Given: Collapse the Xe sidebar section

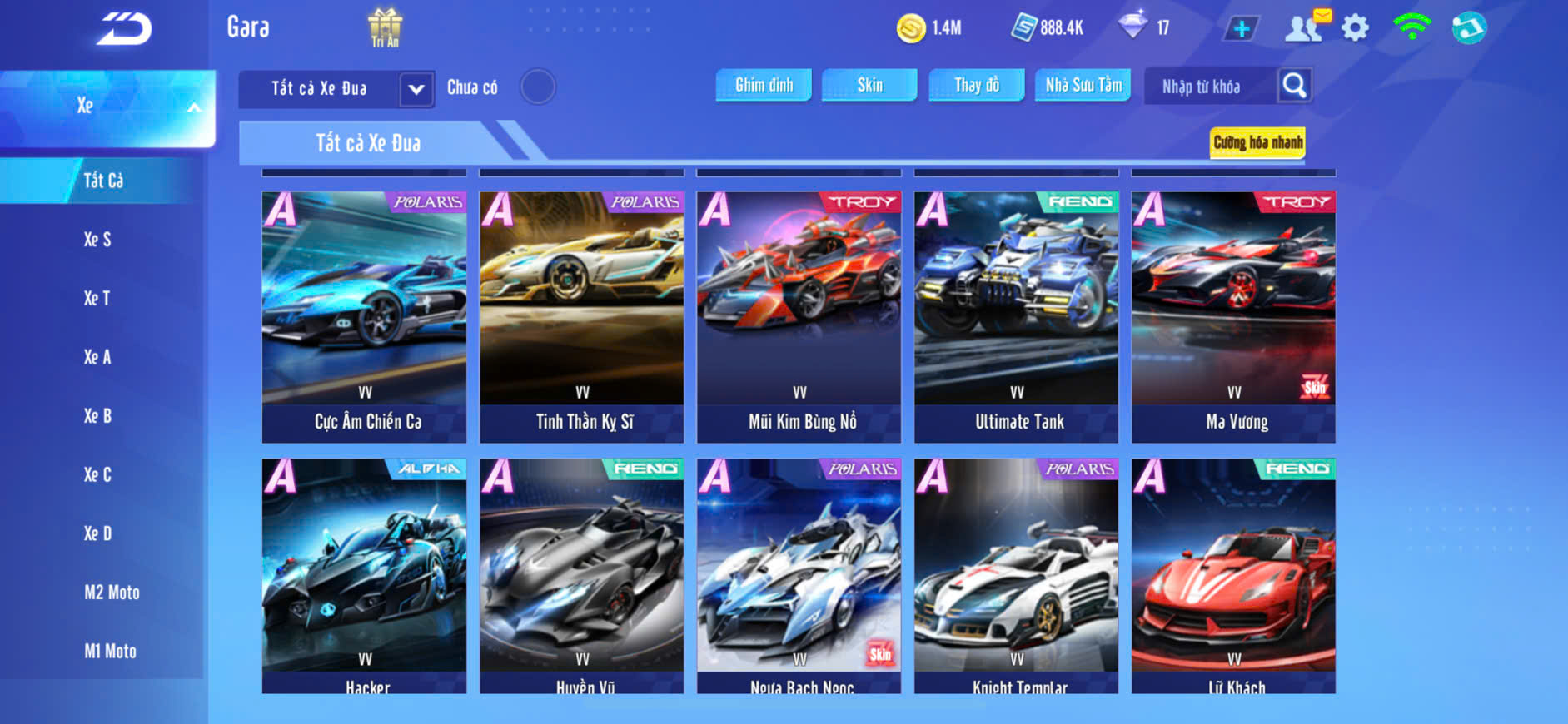Looking at the screenshot, I should pos(193,107).
